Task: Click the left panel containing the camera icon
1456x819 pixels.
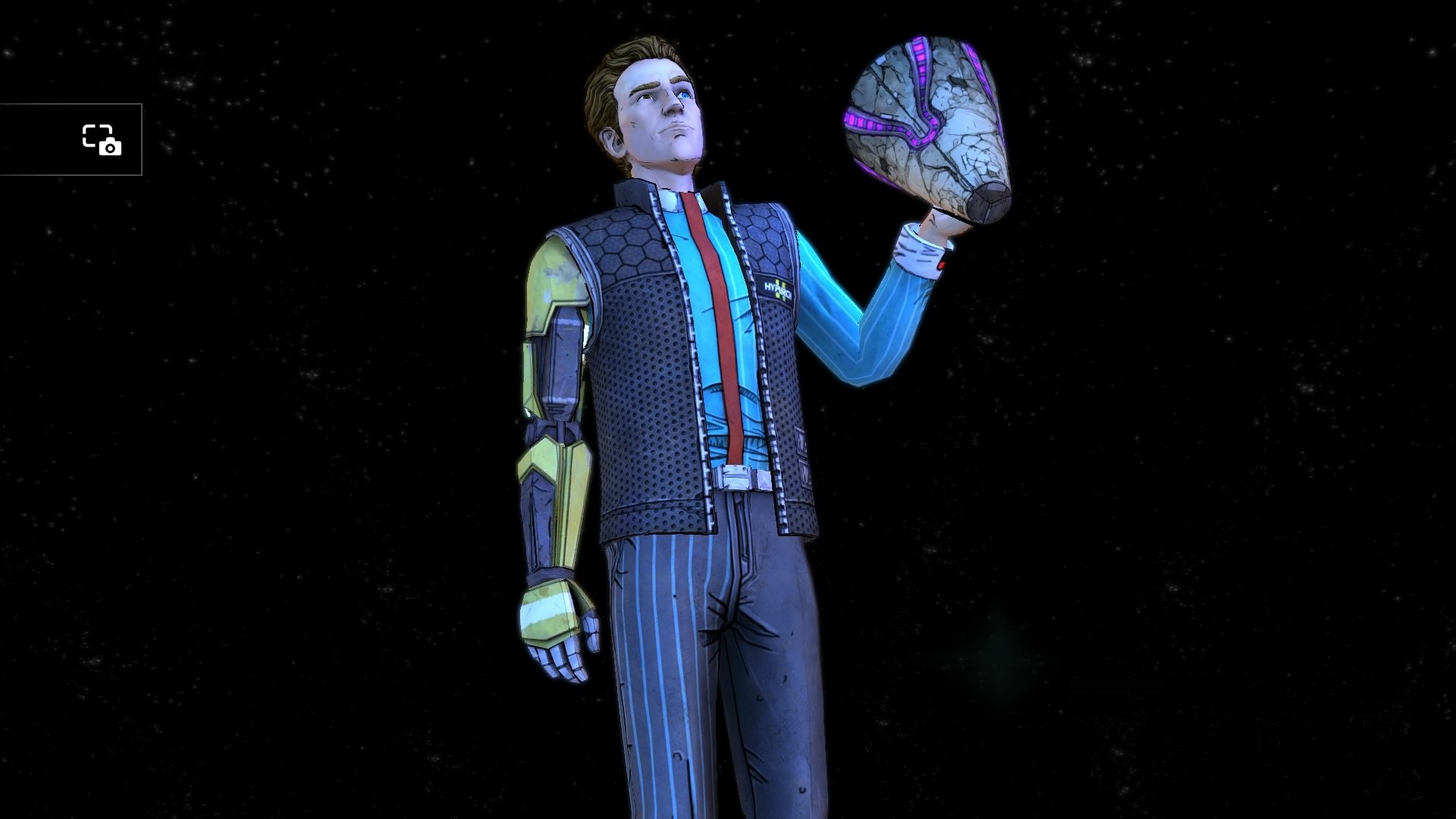Action: click(72, 141)
